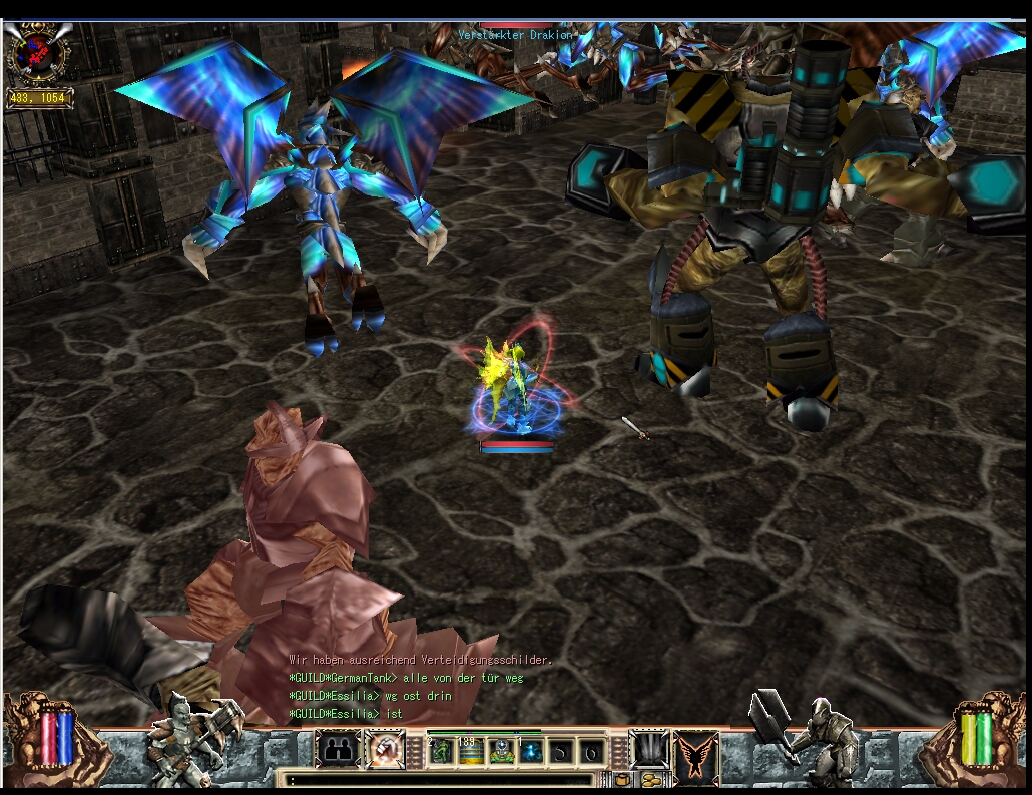Open the circular minimap radar
The image size is (1032, 795).
click(38, 53)
